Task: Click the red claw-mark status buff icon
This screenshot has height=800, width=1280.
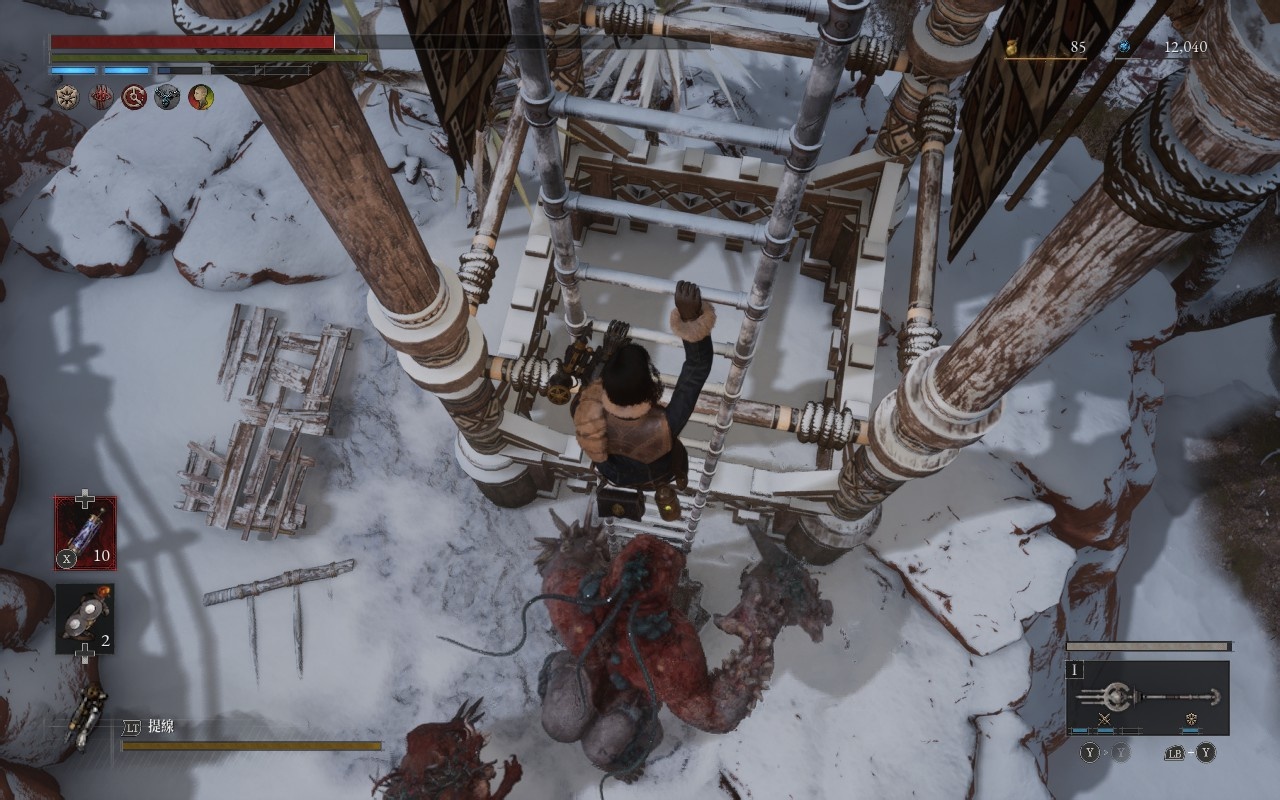Action: tap(102, 97)
